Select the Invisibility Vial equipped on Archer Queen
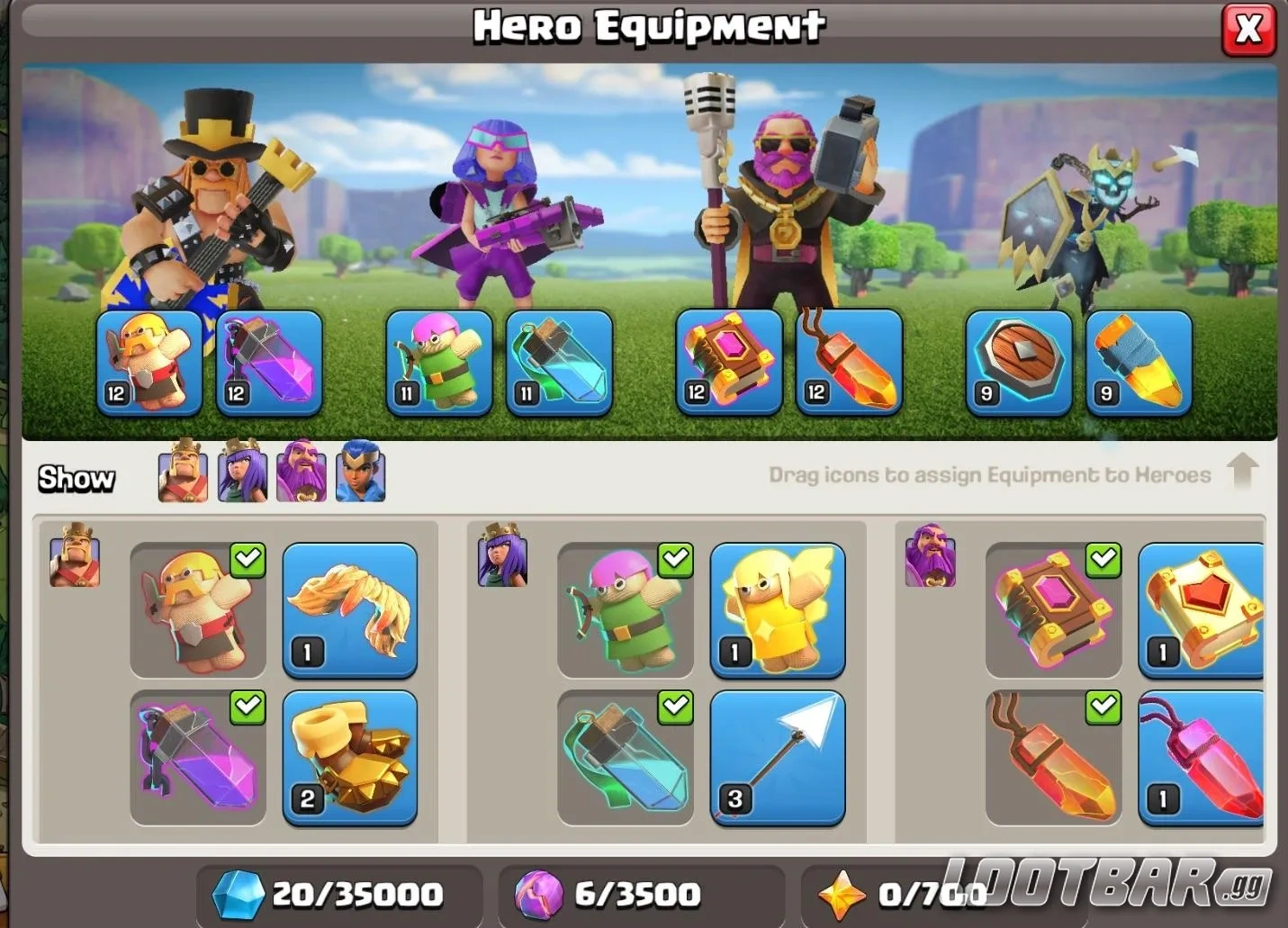 (x=560, y=363)
